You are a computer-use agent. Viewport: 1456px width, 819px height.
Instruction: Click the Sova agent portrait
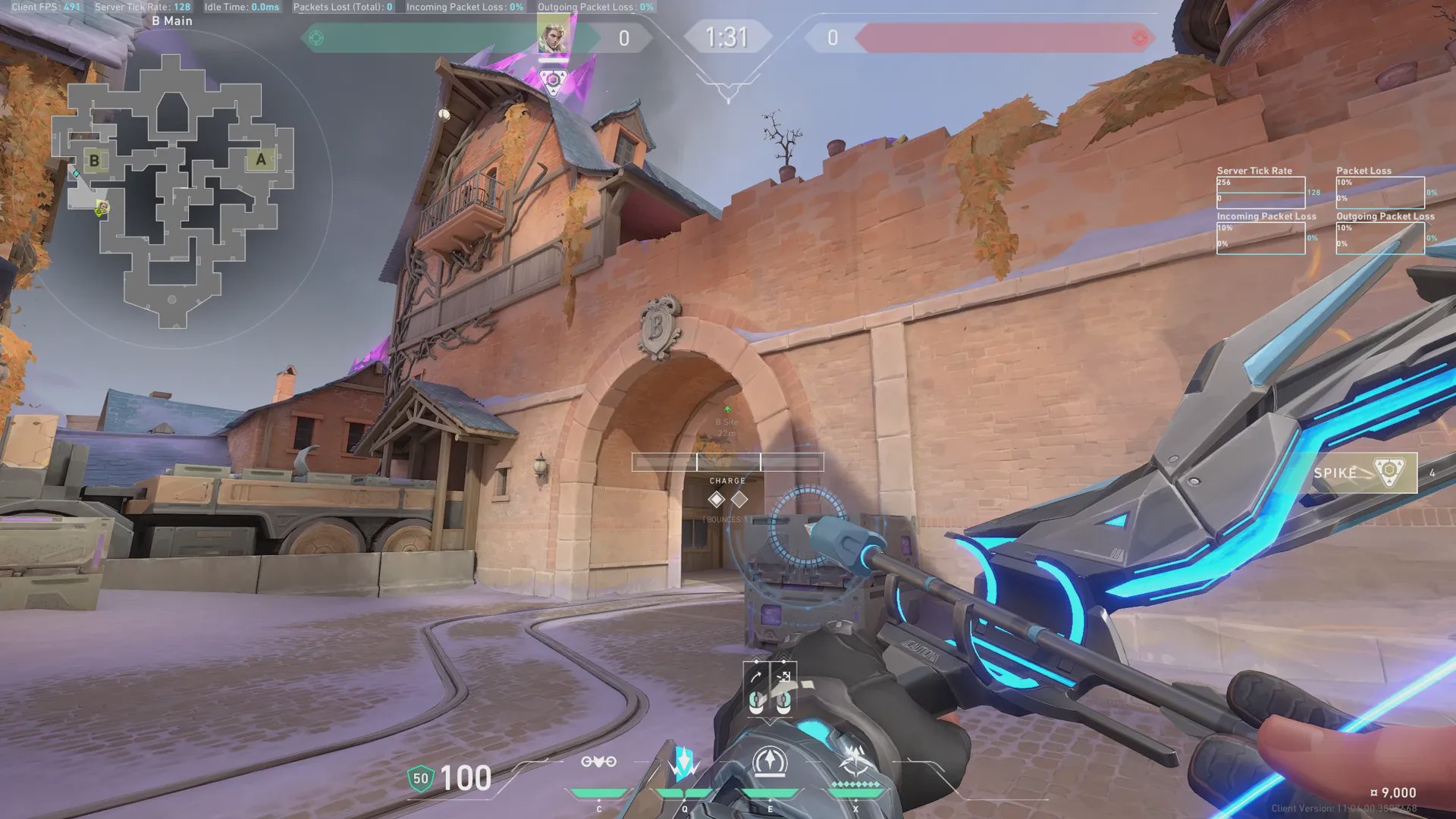[x=553, y=36]
